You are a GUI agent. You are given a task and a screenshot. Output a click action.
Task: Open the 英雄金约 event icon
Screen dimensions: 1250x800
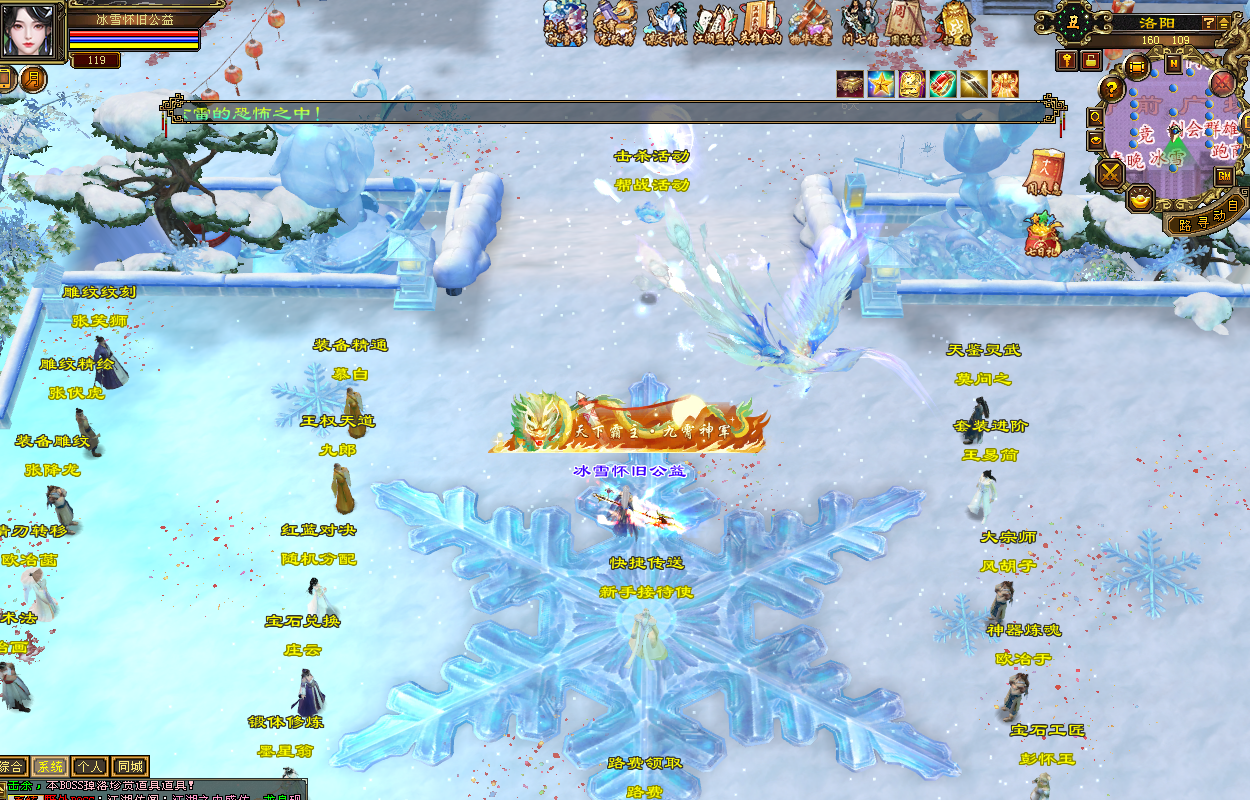[x=760, y=24]
